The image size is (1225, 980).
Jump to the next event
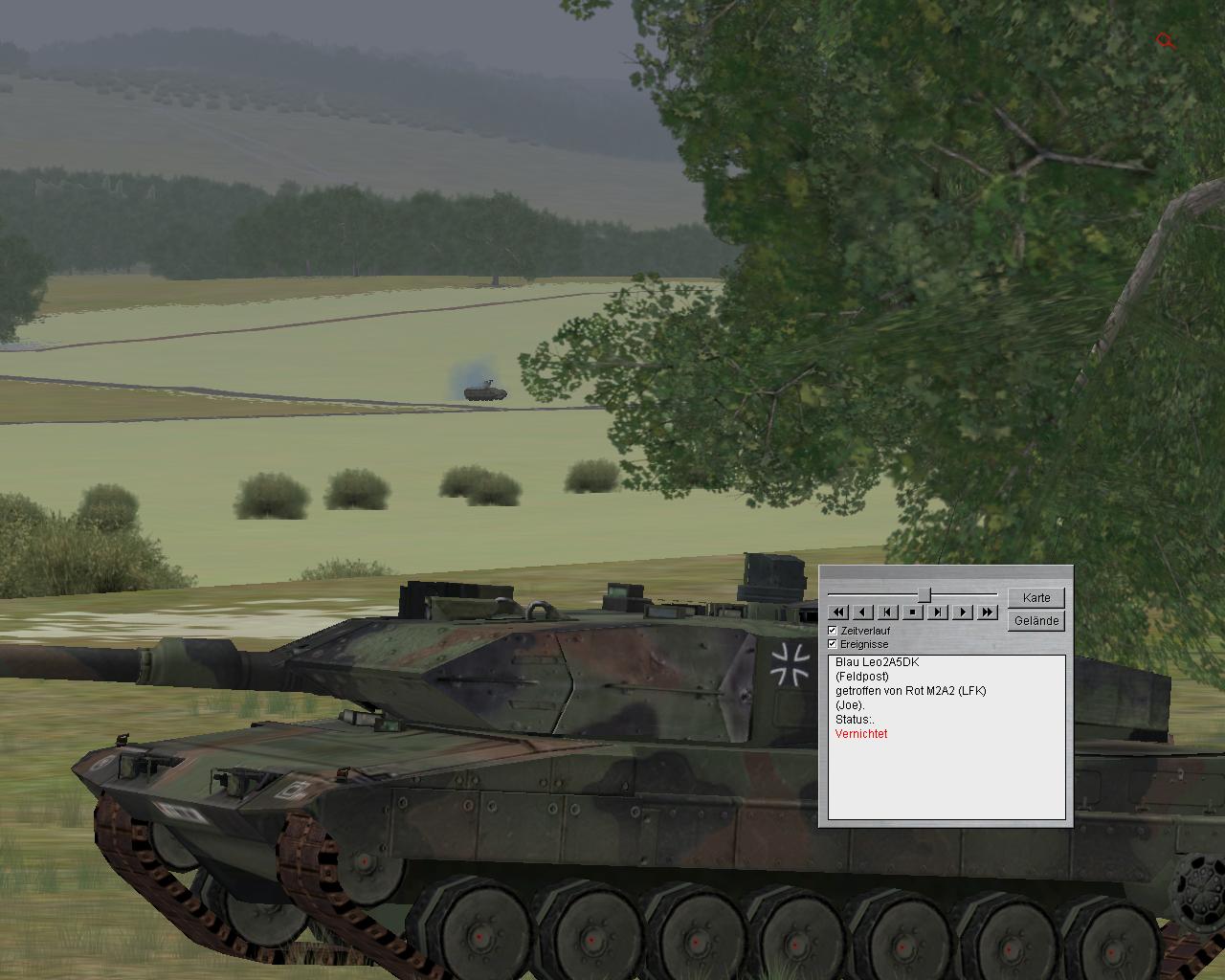point(938,612)
